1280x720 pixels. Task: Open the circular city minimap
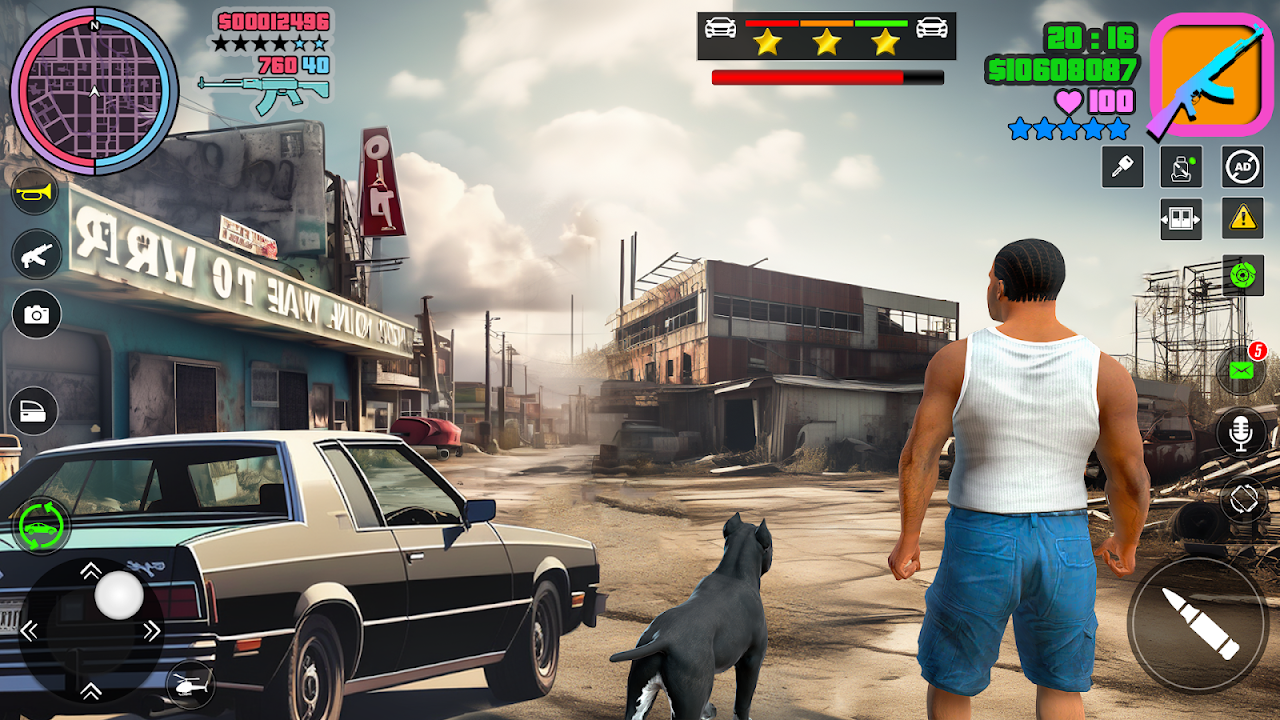pos(94,91)
